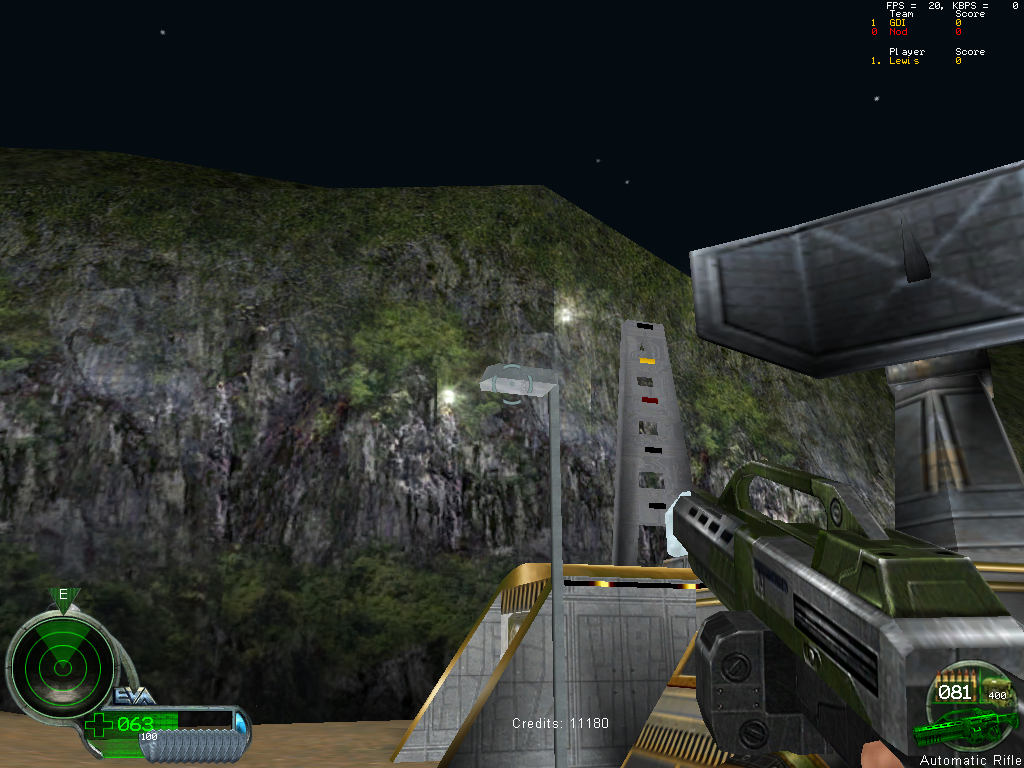Click the circular green radar

click(60, 664)
